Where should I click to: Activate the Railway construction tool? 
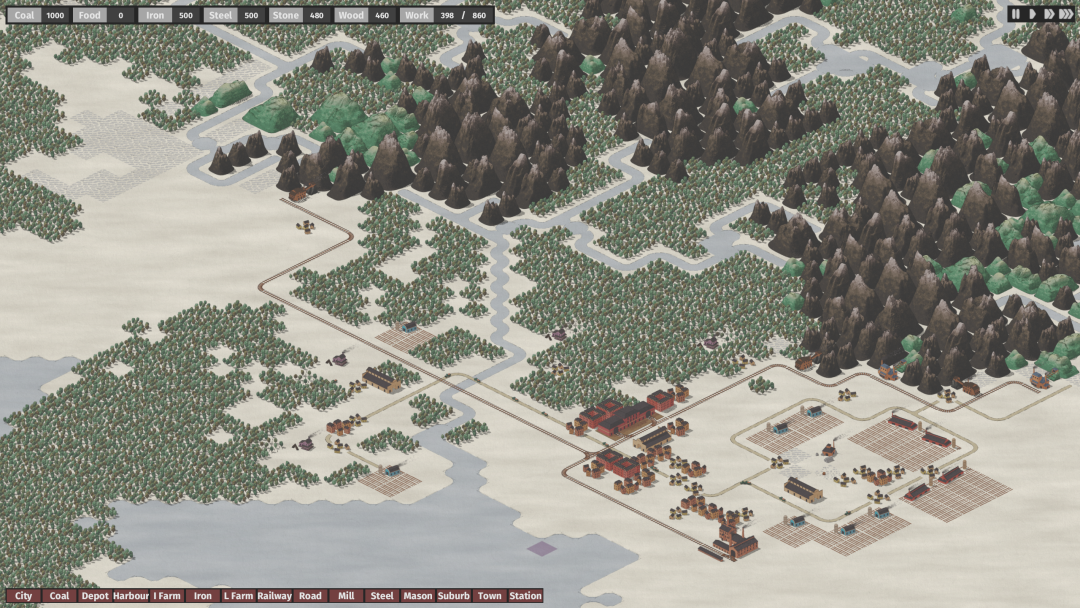pyautogui.click(x=274, y=596)
